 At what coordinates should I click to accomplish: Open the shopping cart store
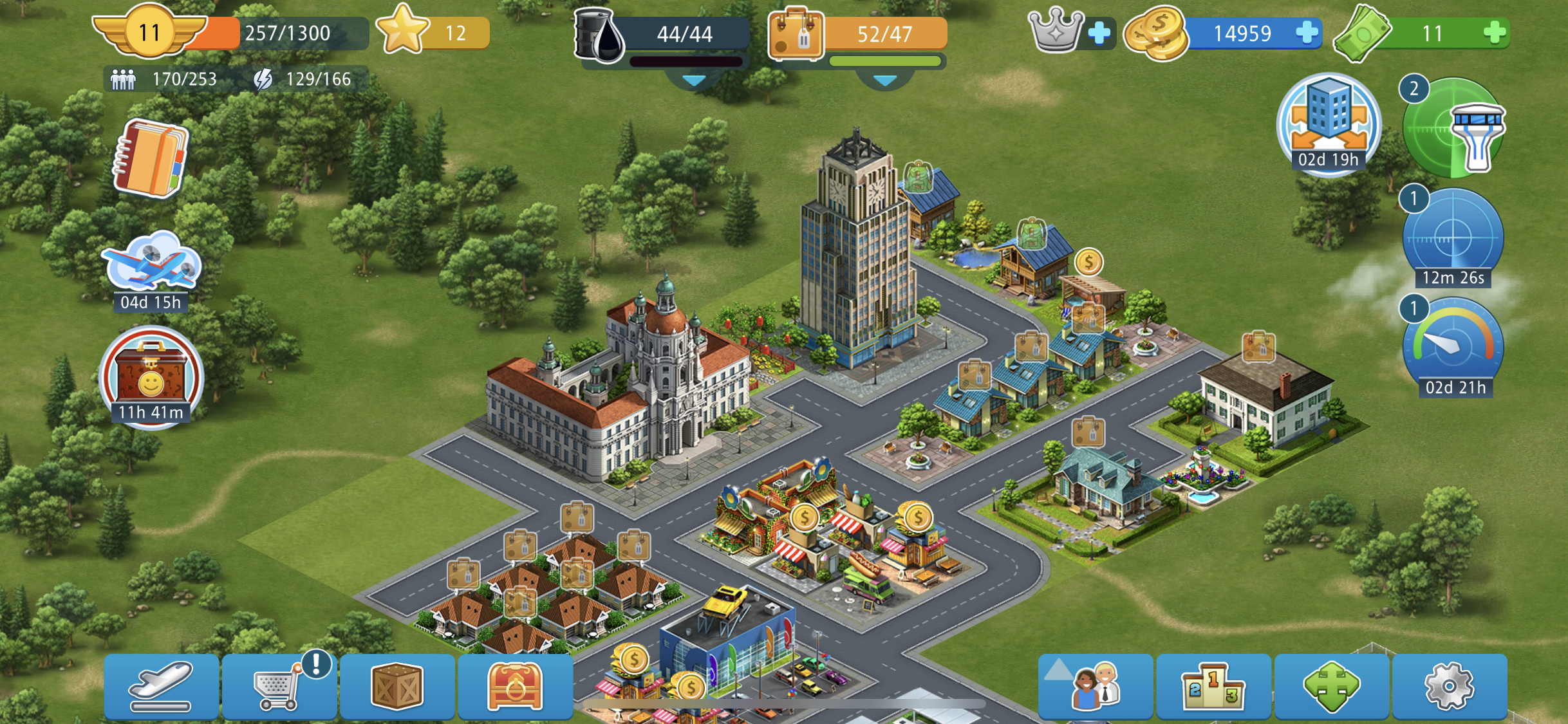(279, 687)
